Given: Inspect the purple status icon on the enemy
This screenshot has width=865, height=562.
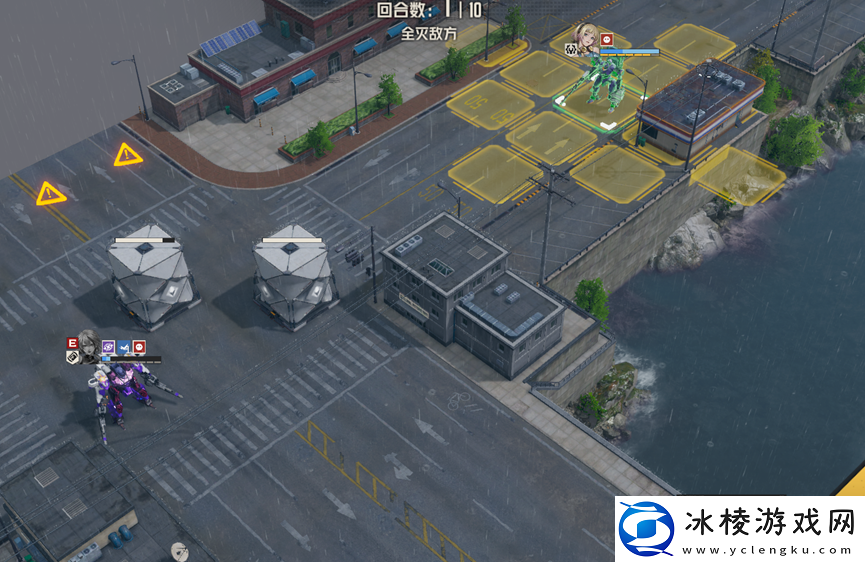Looking at the screenshot, I should click(x=108, y=347).
